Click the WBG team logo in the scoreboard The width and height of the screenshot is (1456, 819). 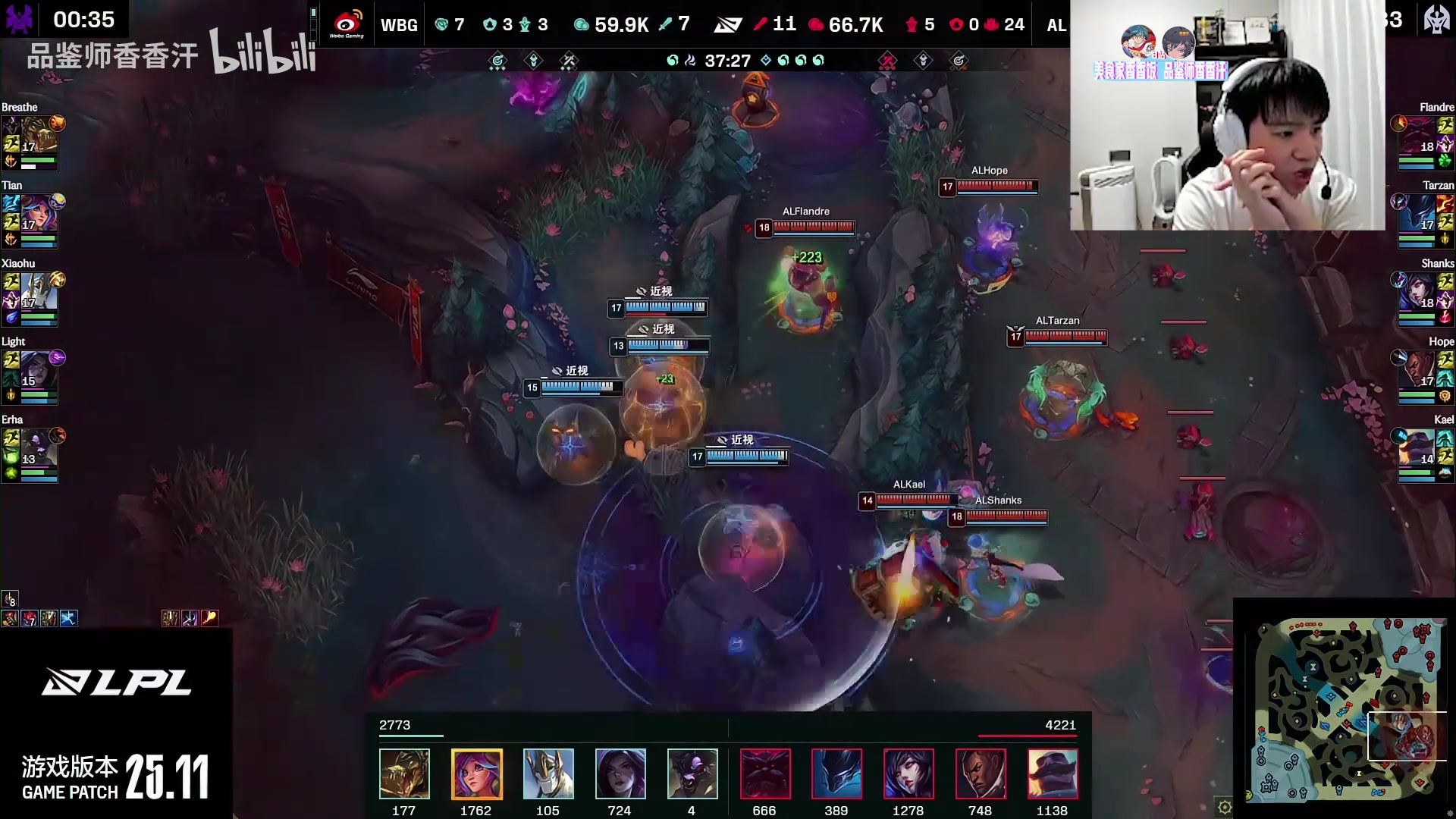click(347, 24)
